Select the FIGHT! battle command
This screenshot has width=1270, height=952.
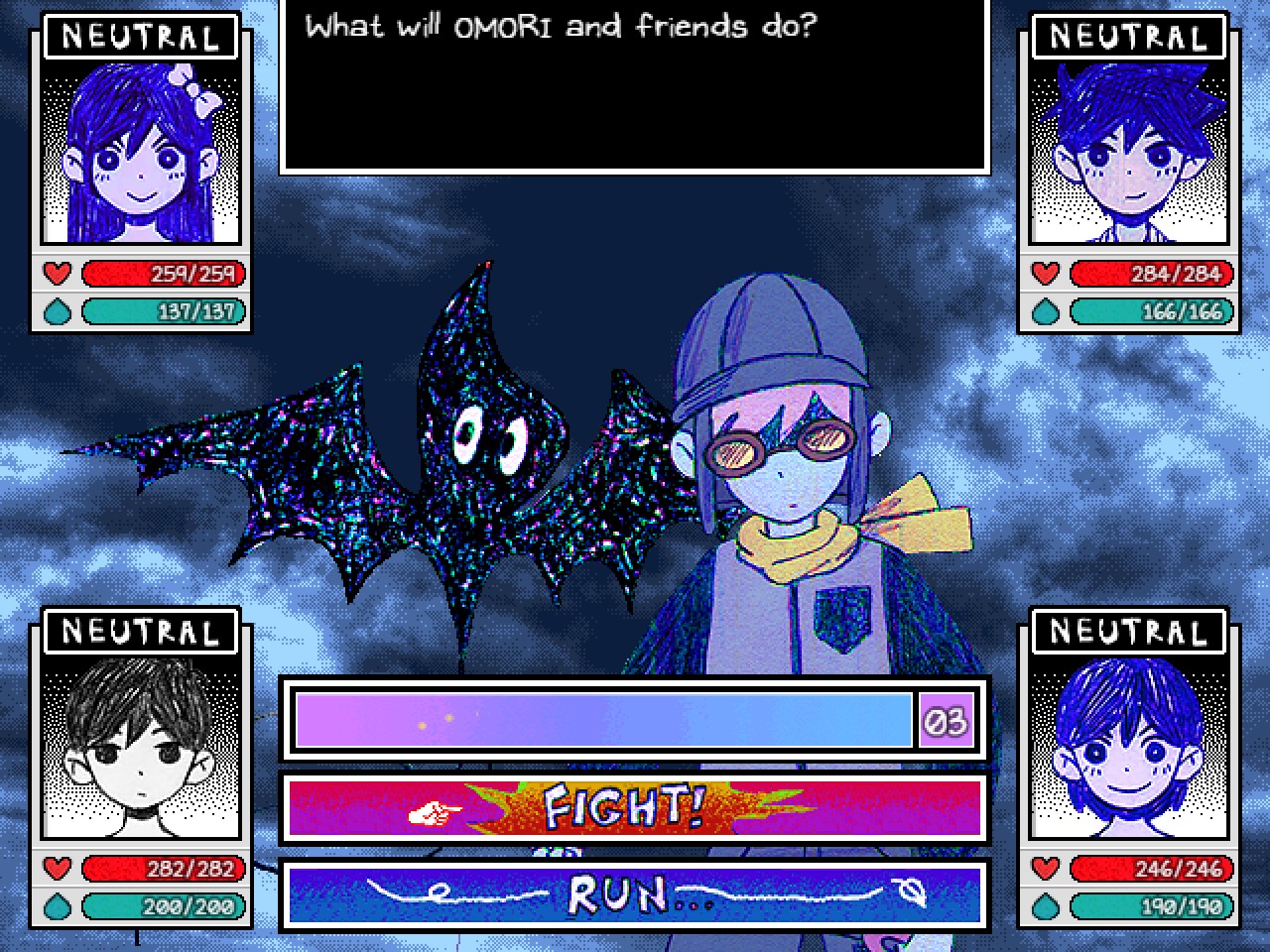coord(635,808)
